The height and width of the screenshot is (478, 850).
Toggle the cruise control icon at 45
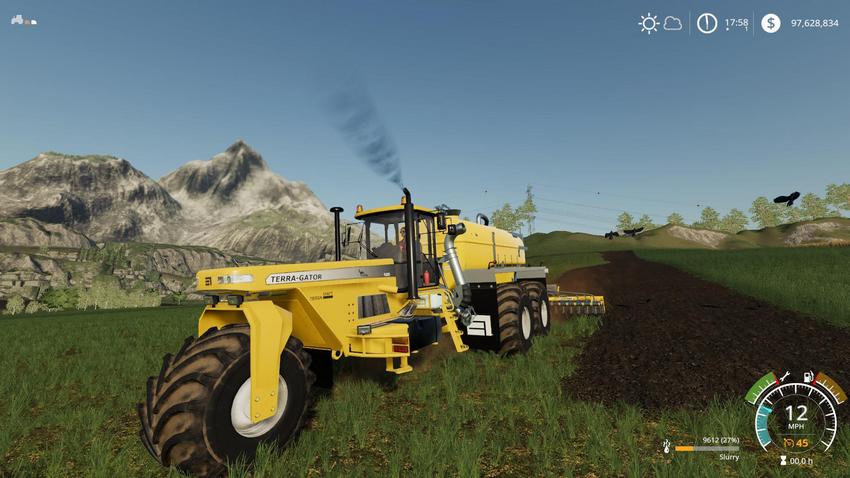[789, 443]
